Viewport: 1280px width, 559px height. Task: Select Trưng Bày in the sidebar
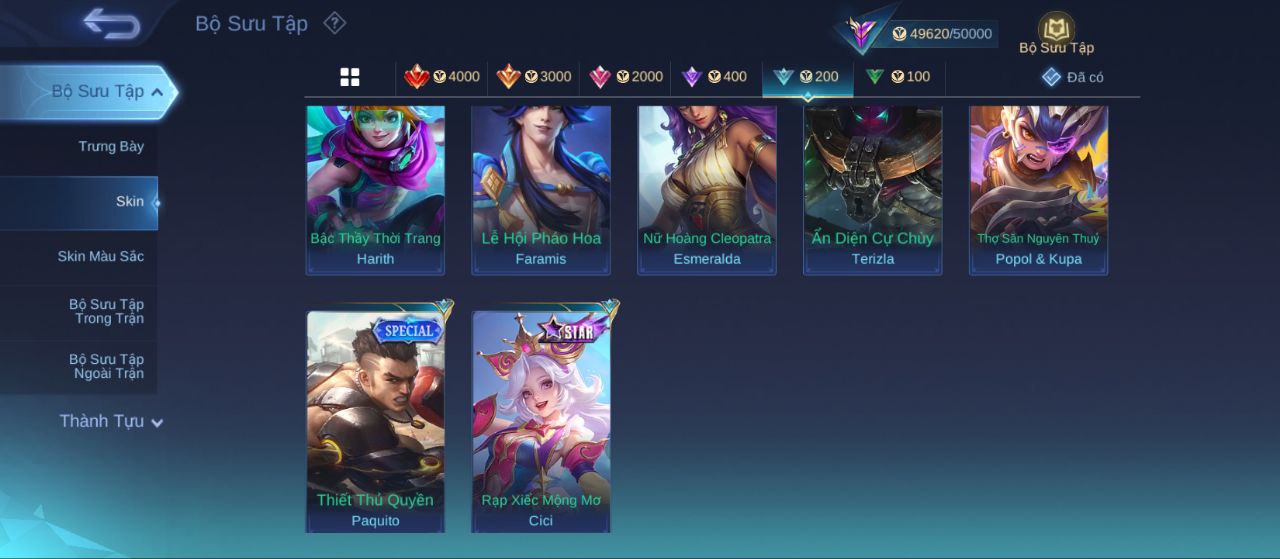[x=111, y=147]
